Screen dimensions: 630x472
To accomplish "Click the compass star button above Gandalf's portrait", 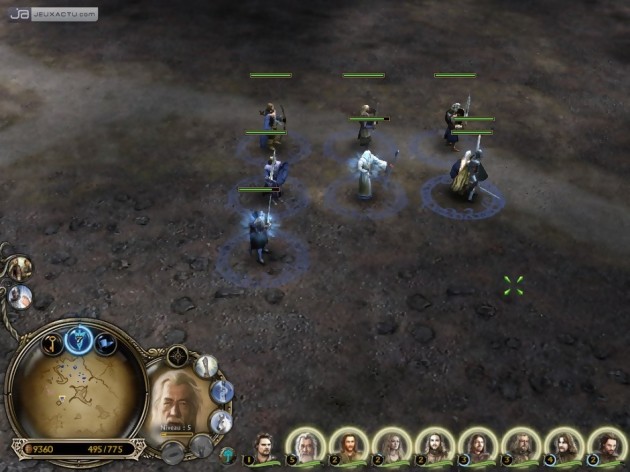I will [178, 355].
